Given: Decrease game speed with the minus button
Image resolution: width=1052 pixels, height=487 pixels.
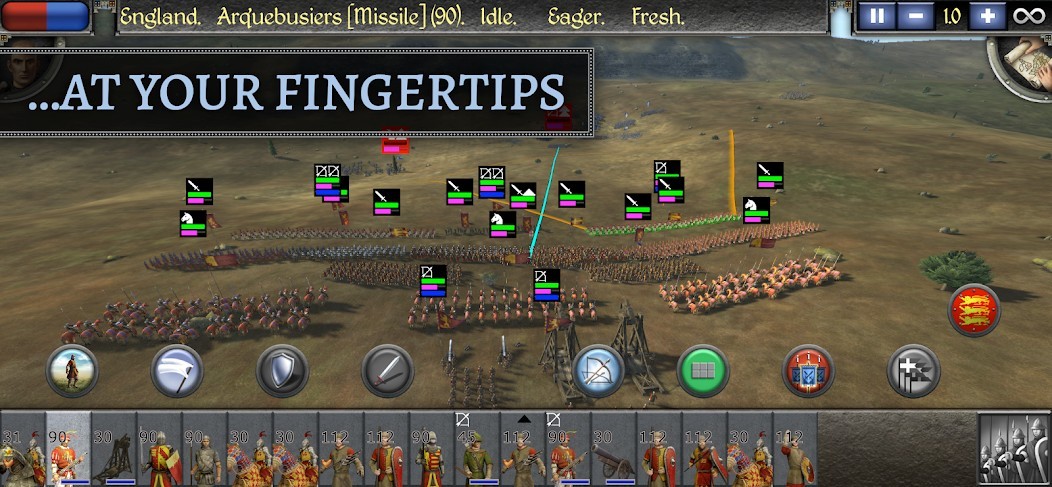Looking at the screenshot, I should (x=911, y=17).
